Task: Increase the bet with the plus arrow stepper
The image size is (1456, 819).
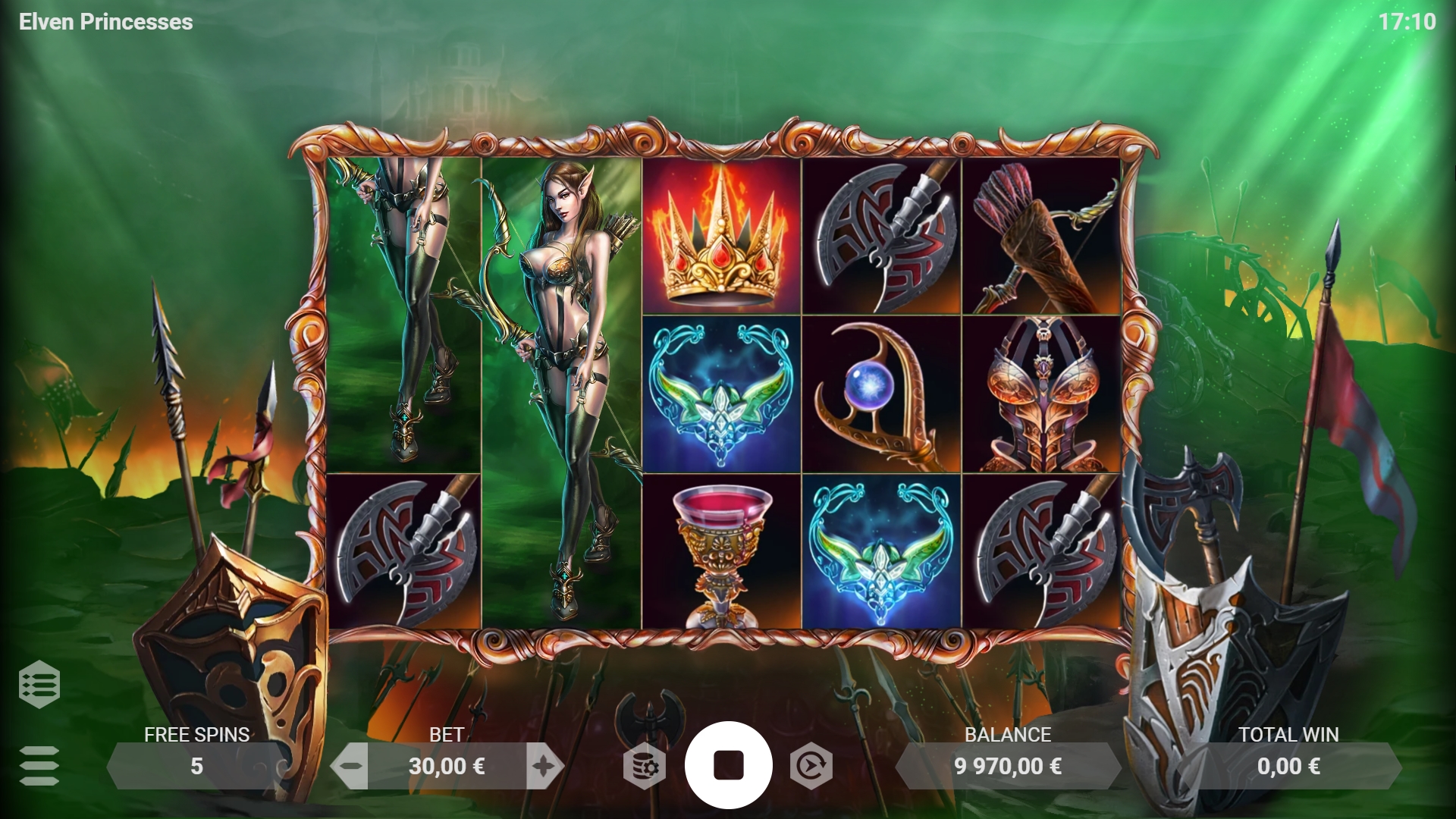Action: (x=543, y=765)
